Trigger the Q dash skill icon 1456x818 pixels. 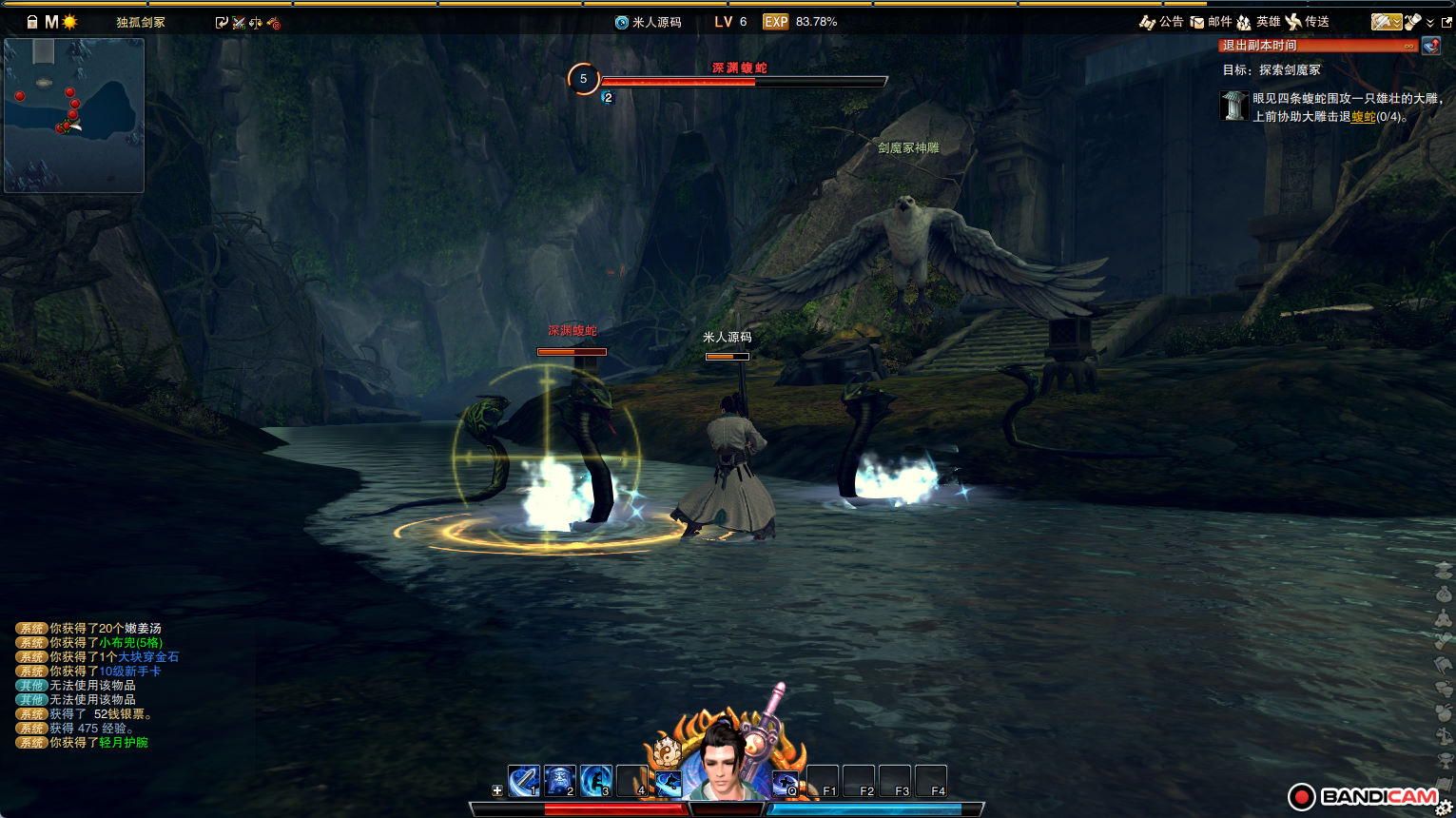[786, 783]
